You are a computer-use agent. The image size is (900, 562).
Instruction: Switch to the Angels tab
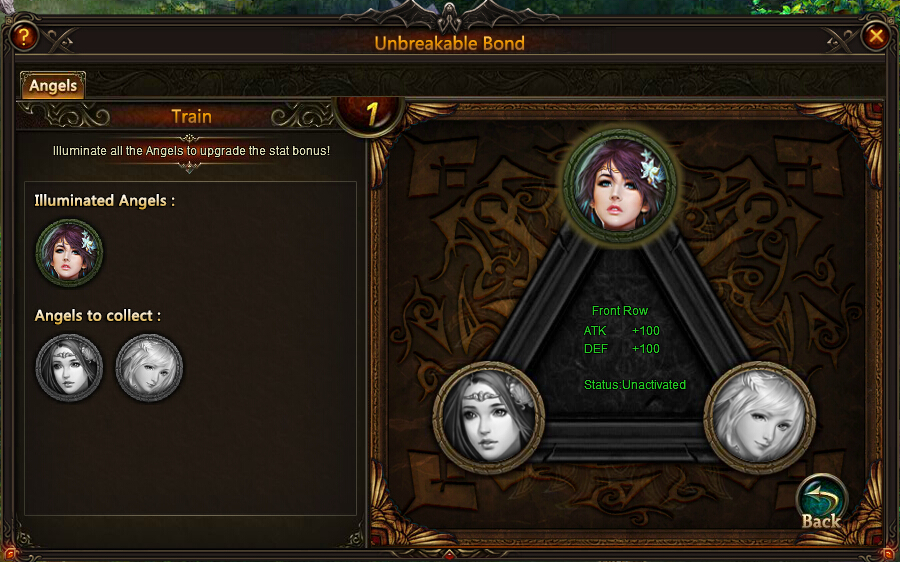coord(53,86)
